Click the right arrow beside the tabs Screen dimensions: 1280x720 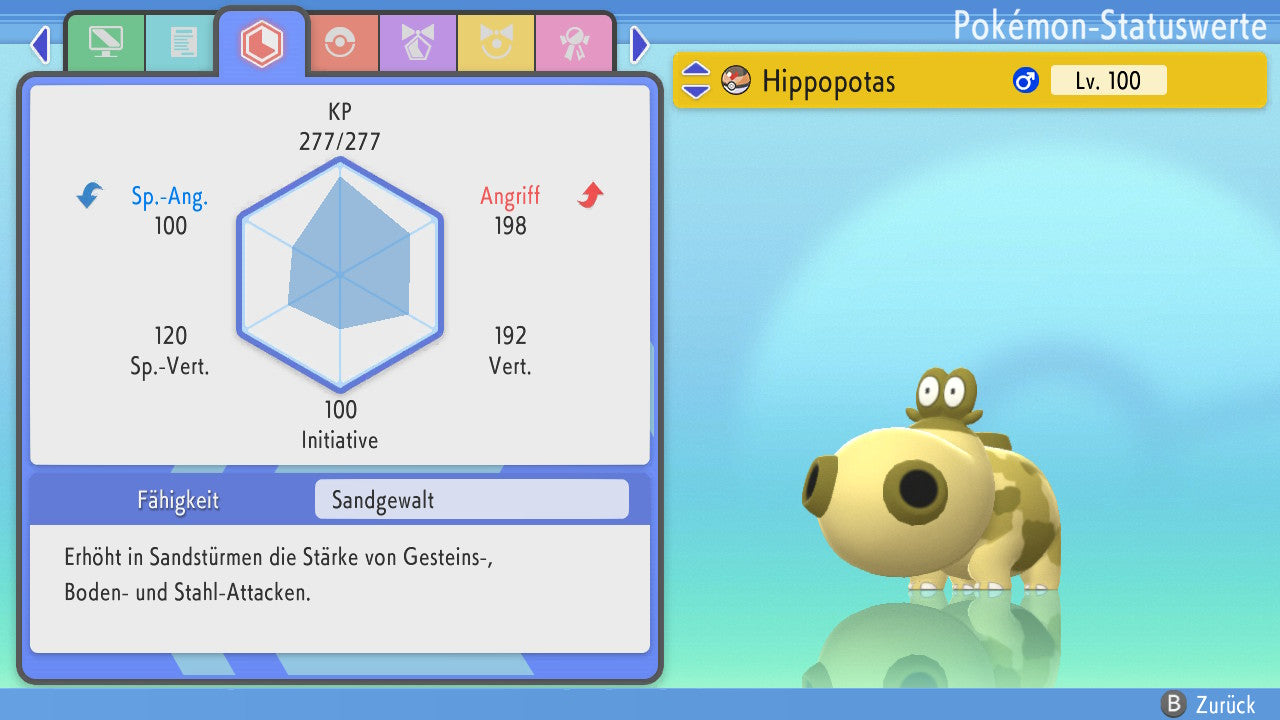(x=640, y=44)
